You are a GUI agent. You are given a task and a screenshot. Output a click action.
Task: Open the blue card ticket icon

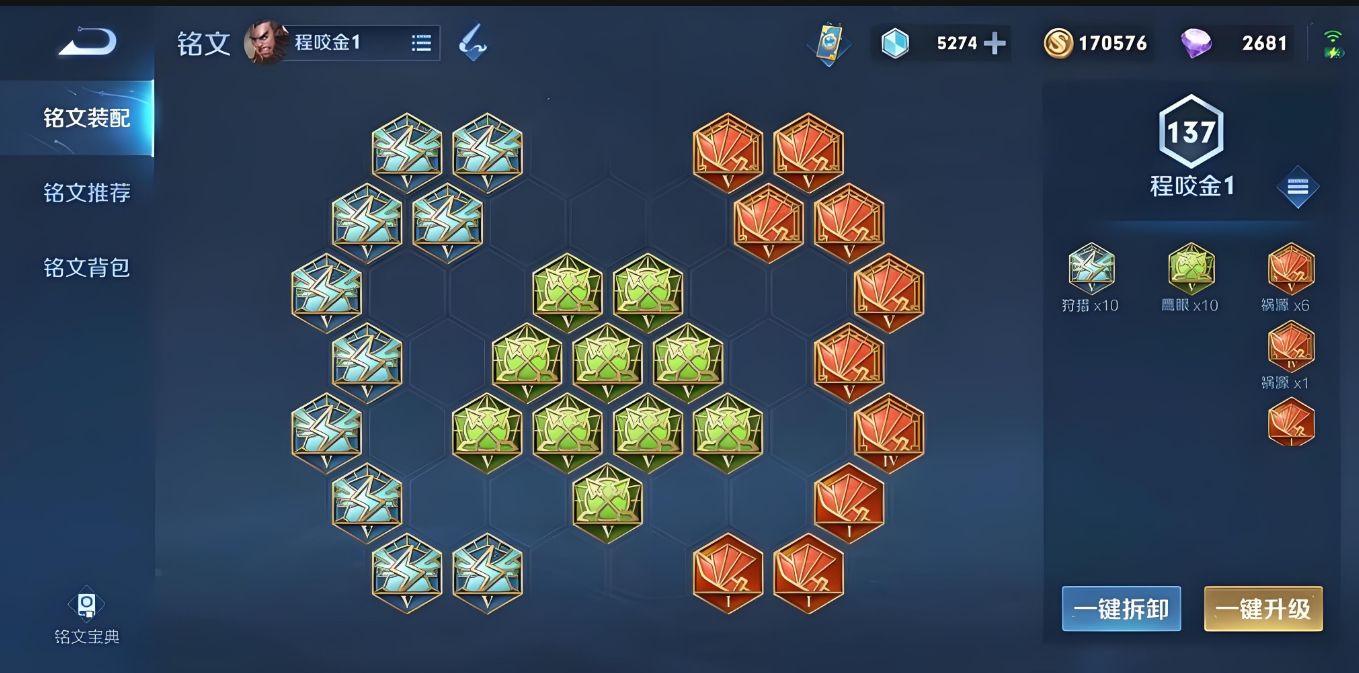pos(829,44)
